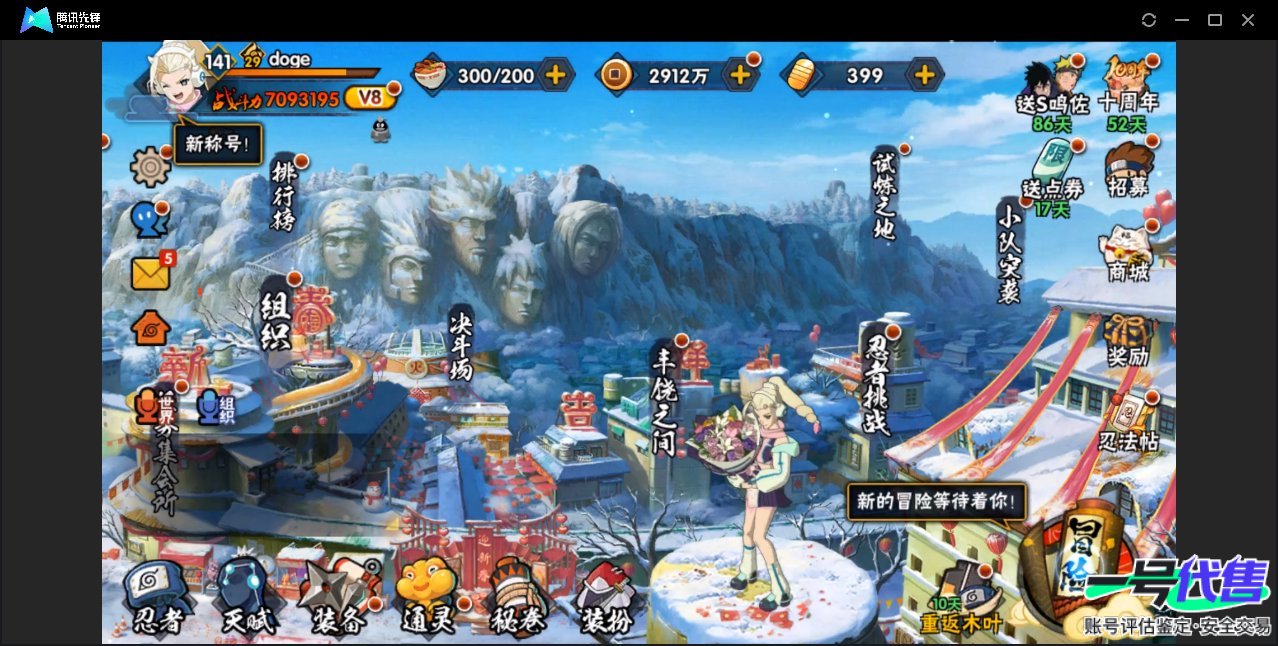1278x646 pixels.
Task: Add gold ingots with the plus button
Action: (925, 75)
